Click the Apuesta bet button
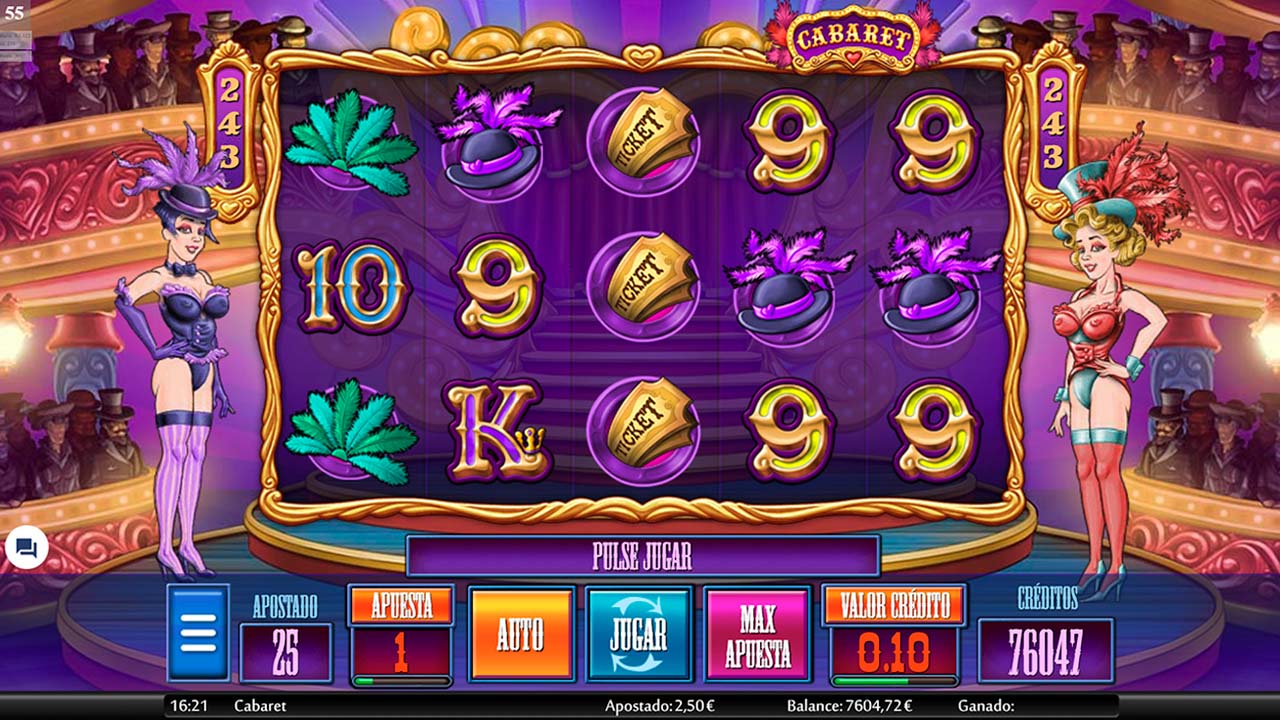The width and height of the screenshot is (1280, 720). point(401,605)
